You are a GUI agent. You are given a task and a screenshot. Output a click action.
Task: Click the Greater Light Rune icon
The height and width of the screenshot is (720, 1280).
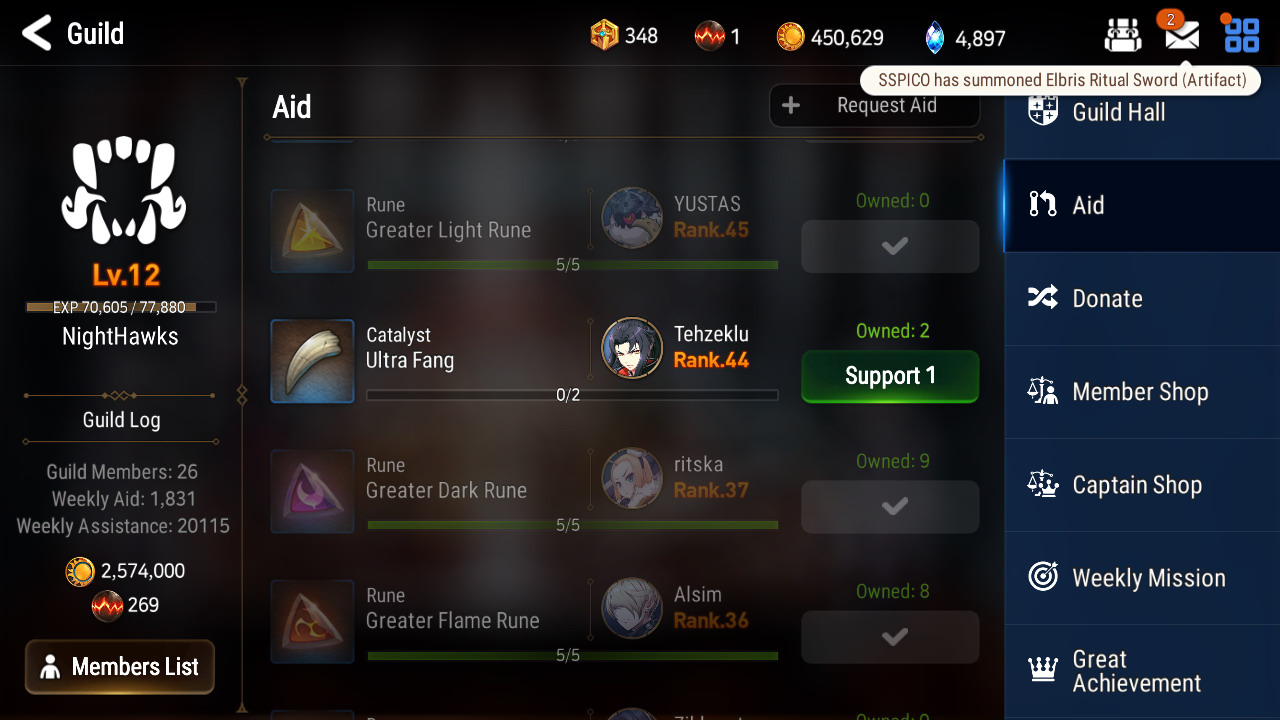pos(312,231)
